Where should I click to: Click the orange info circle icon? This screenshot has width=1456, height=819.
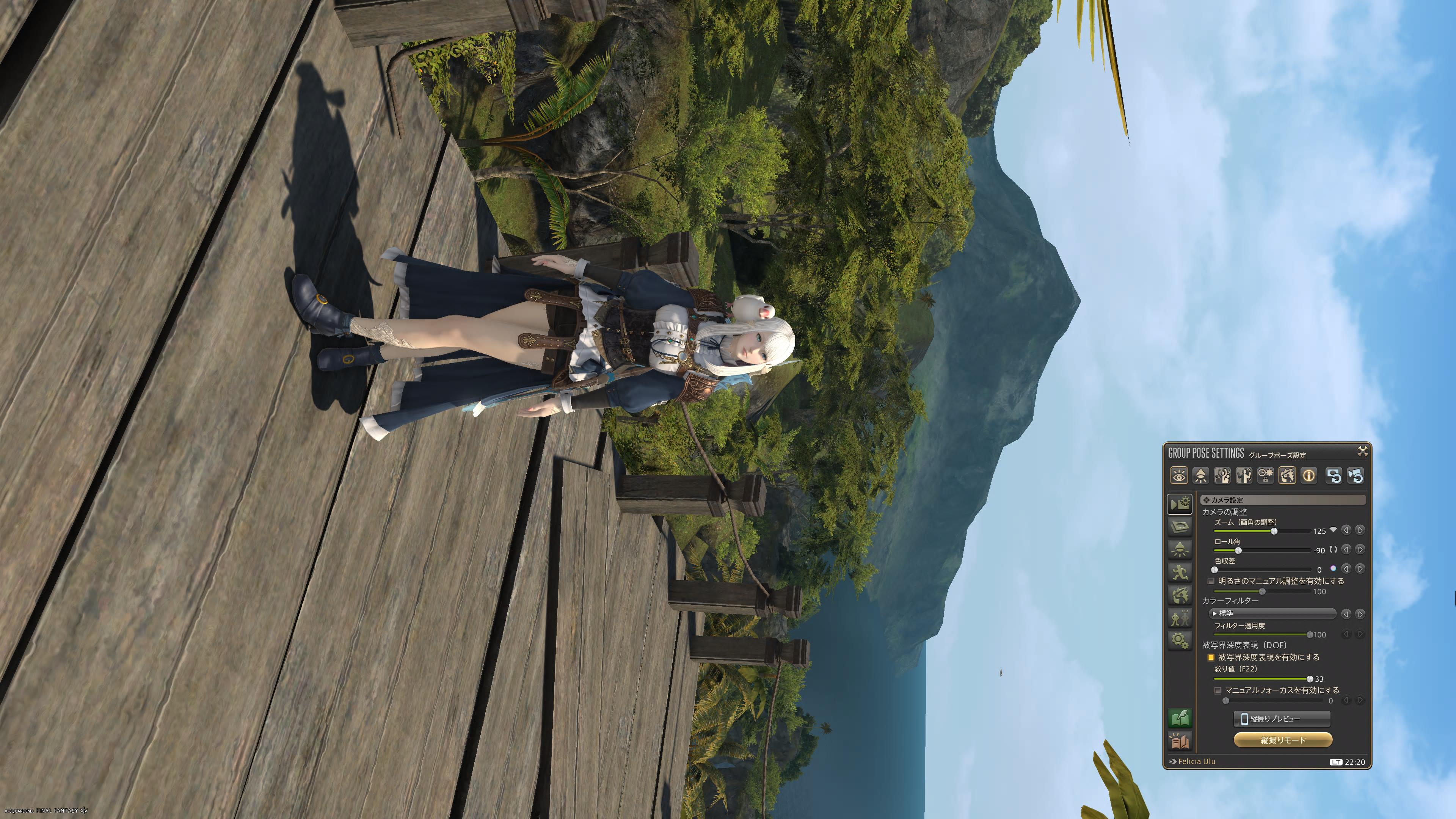(1309, 476)
